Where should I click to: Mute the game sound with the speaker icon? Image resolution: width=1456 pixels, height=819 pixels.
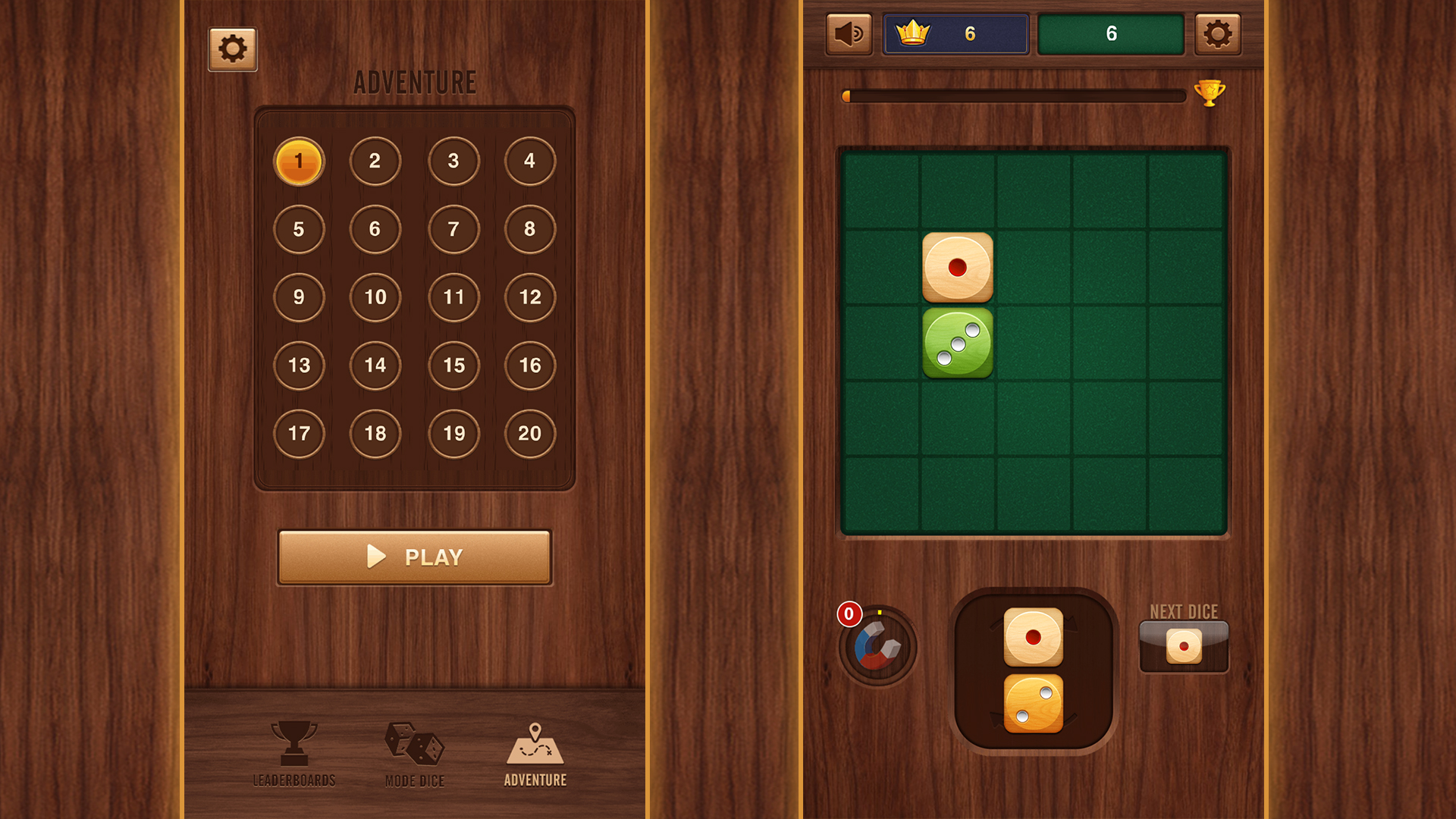pos(848,33)
